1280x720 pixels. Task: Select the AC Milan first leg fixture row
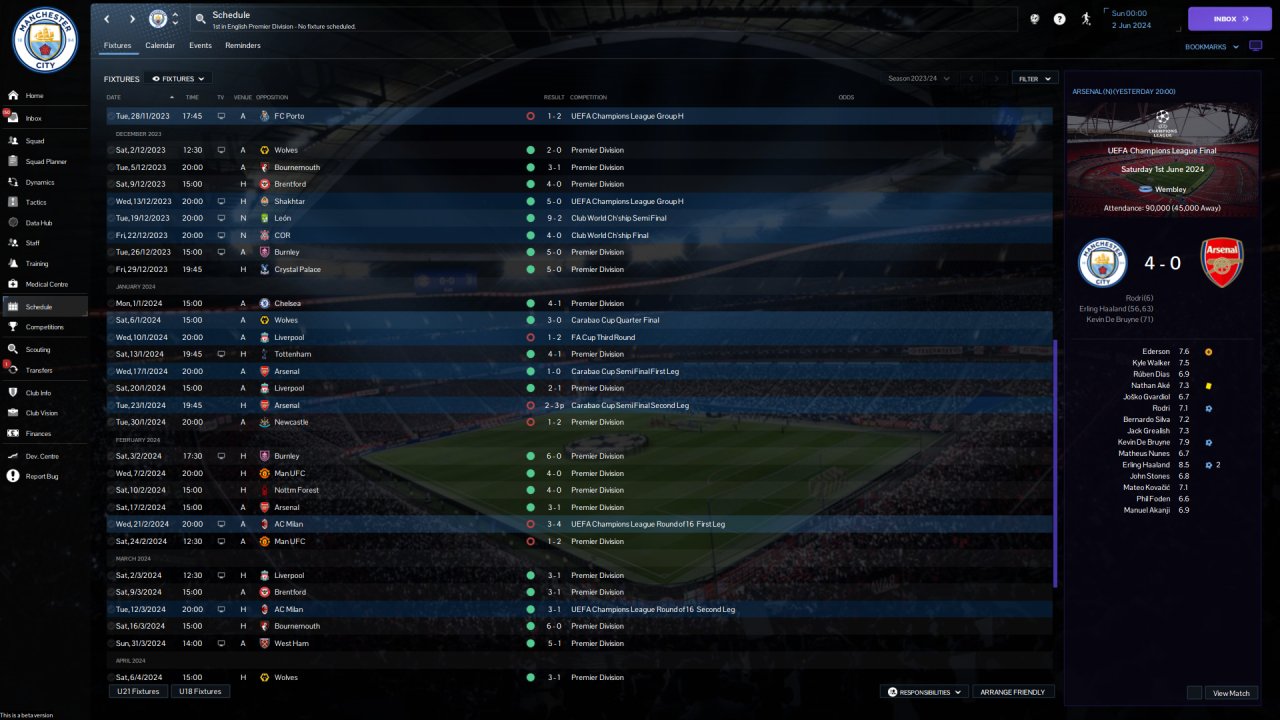[580, 524]
